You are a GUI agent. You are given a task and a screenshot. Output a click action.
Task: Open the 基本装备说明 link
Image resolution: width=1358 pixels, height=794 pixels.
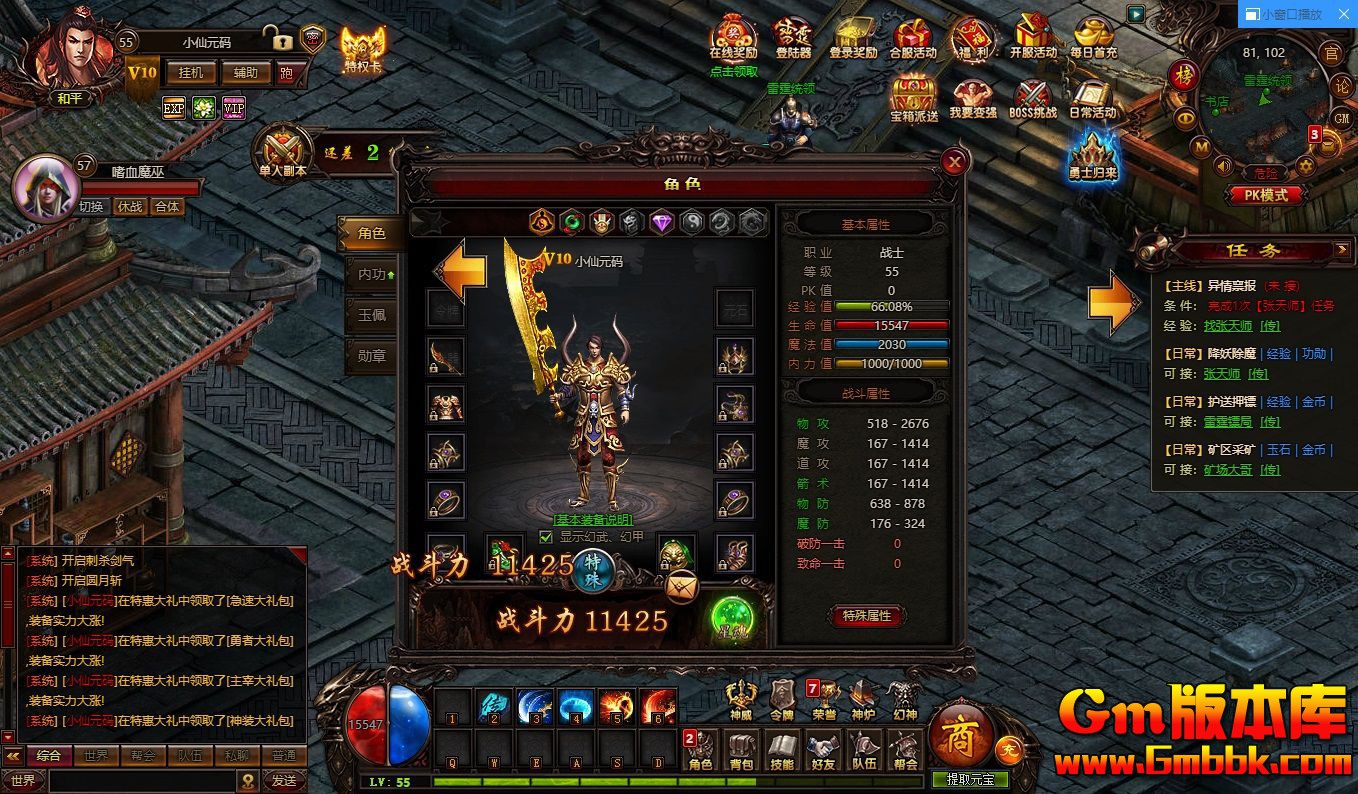click(x=594, y=520)
